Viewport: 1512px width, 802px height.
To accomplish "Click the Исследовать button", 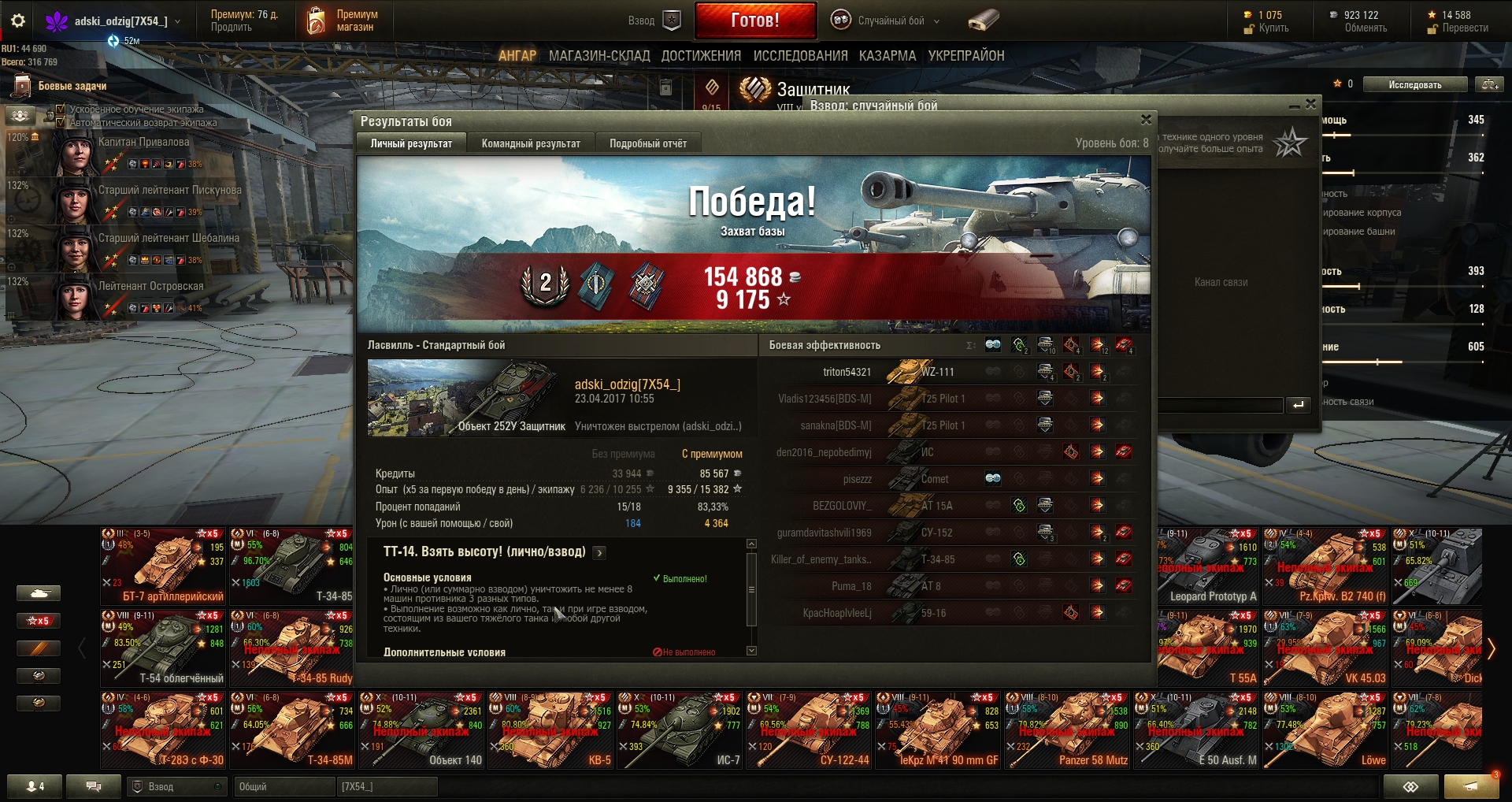I will [1414, 85].
